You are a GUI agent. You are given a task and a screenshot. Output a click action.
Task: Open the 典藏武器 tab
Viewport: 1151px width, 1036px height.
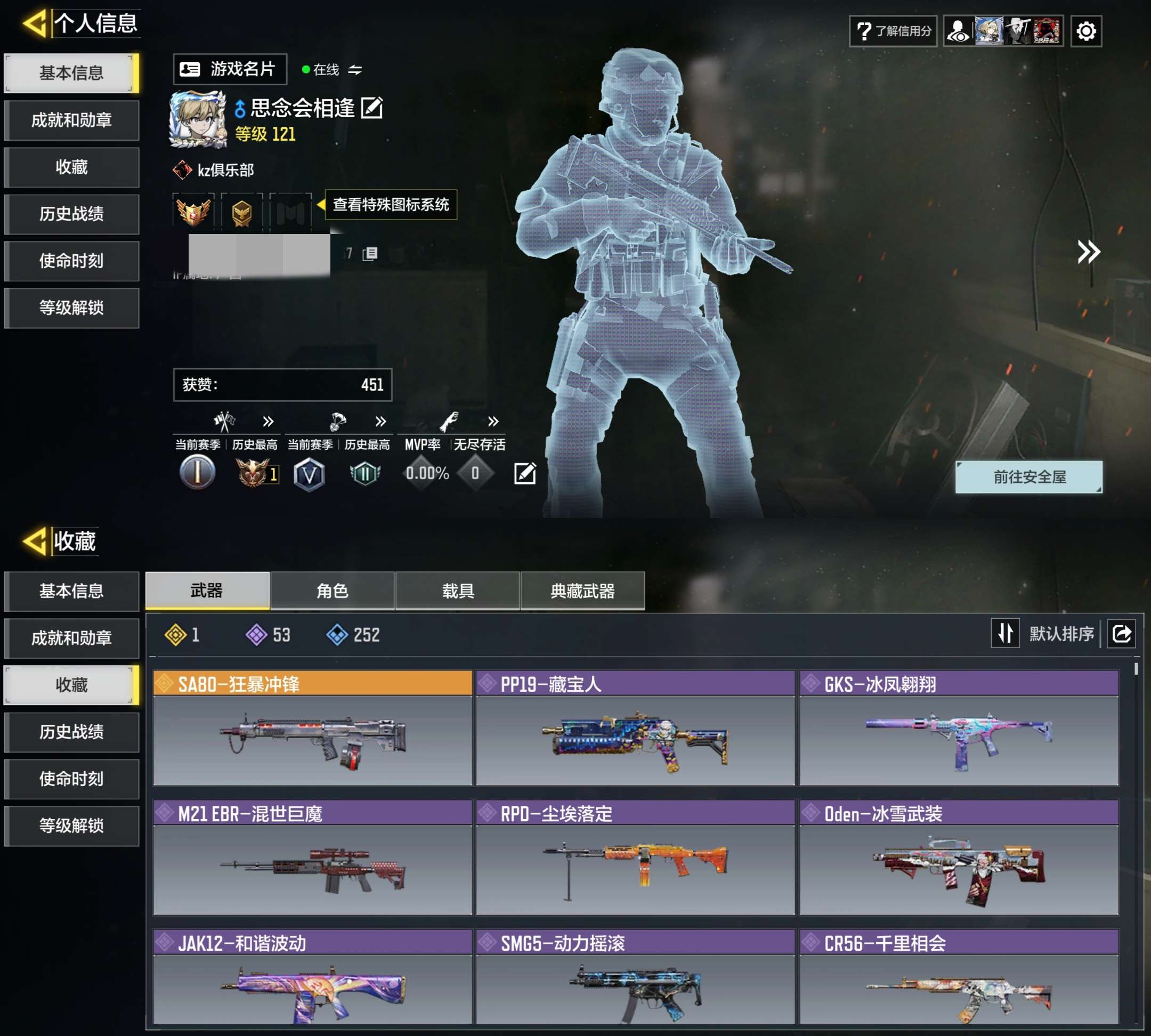pyautogui.click(x=582, y=591)
